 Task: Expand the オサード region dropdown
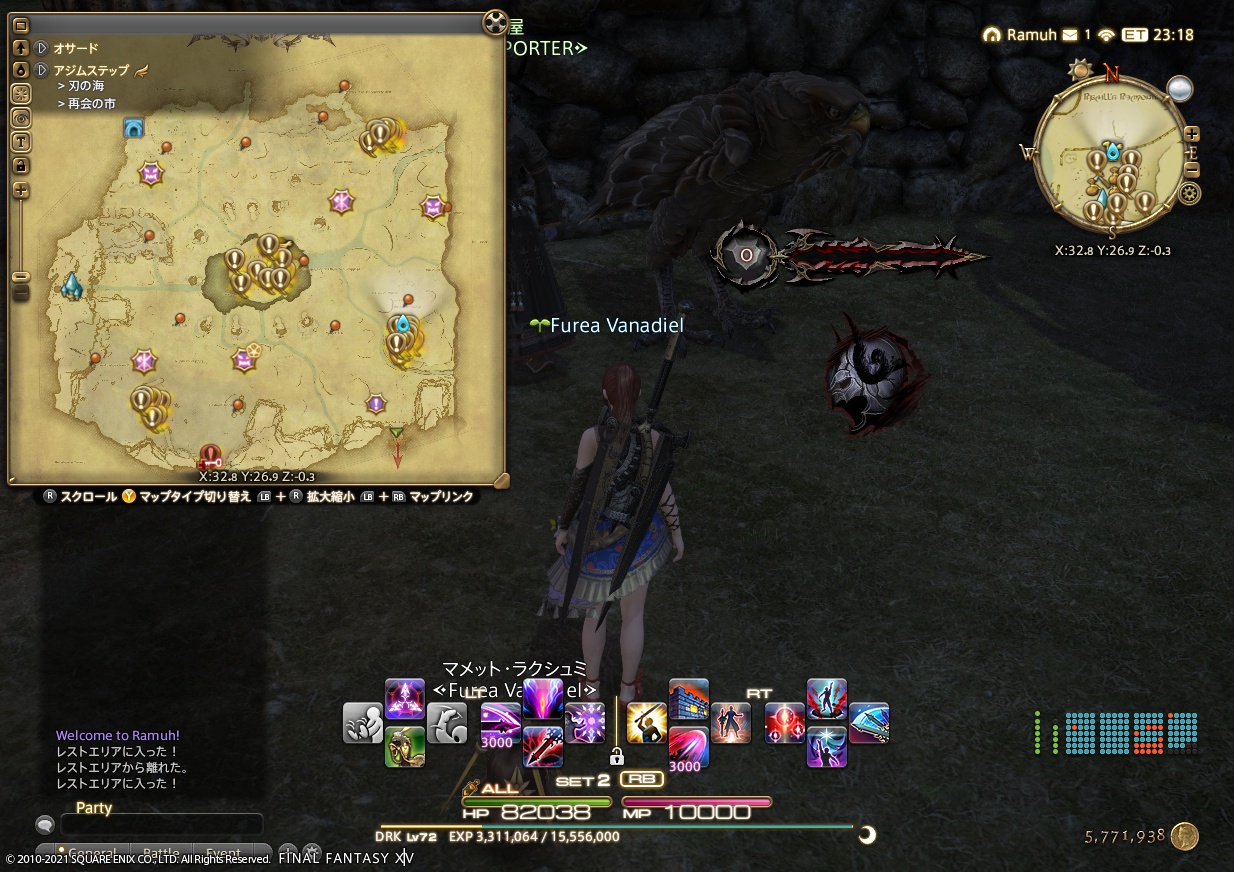[42, 47]
